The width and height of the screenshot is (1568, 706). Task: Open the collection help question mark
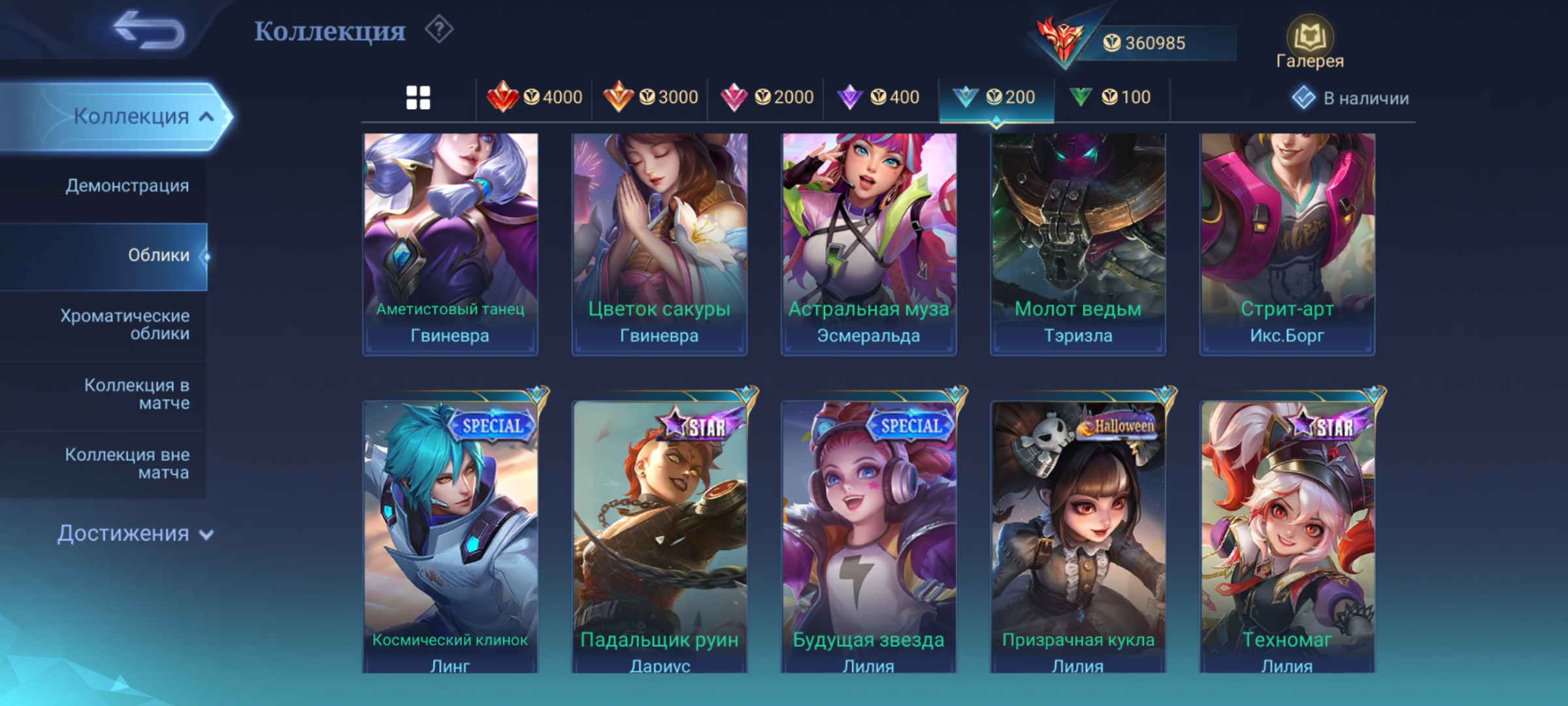(x=439, y=30)
